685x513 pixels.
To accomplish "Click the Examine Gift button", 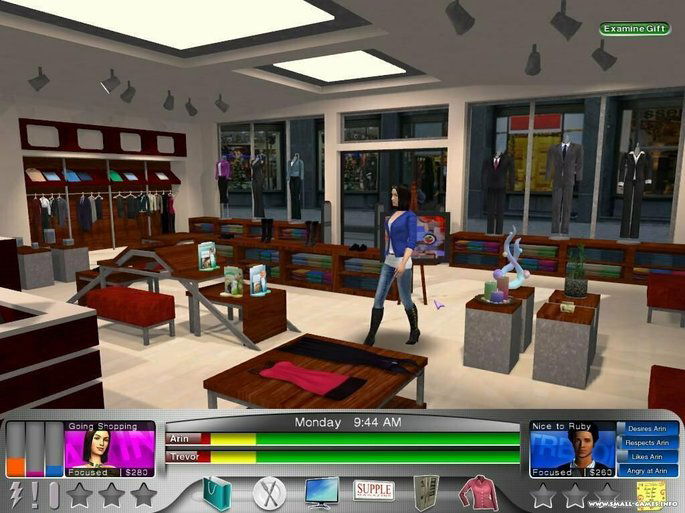I will click(x=635, y=29).
